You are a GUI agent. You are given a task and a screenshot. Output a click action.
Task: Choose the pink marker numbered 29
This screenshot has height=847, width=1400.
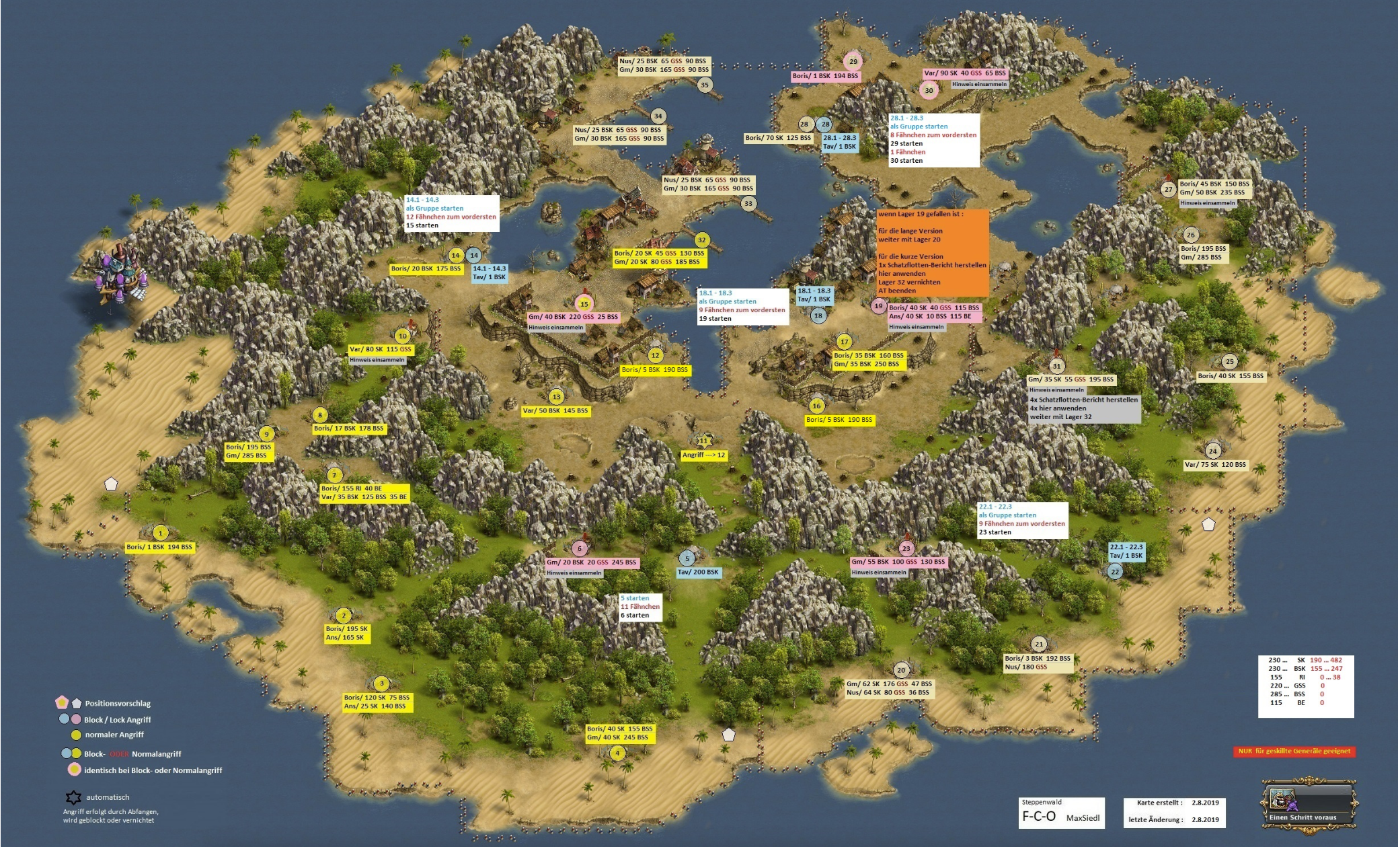pos(853,61)
